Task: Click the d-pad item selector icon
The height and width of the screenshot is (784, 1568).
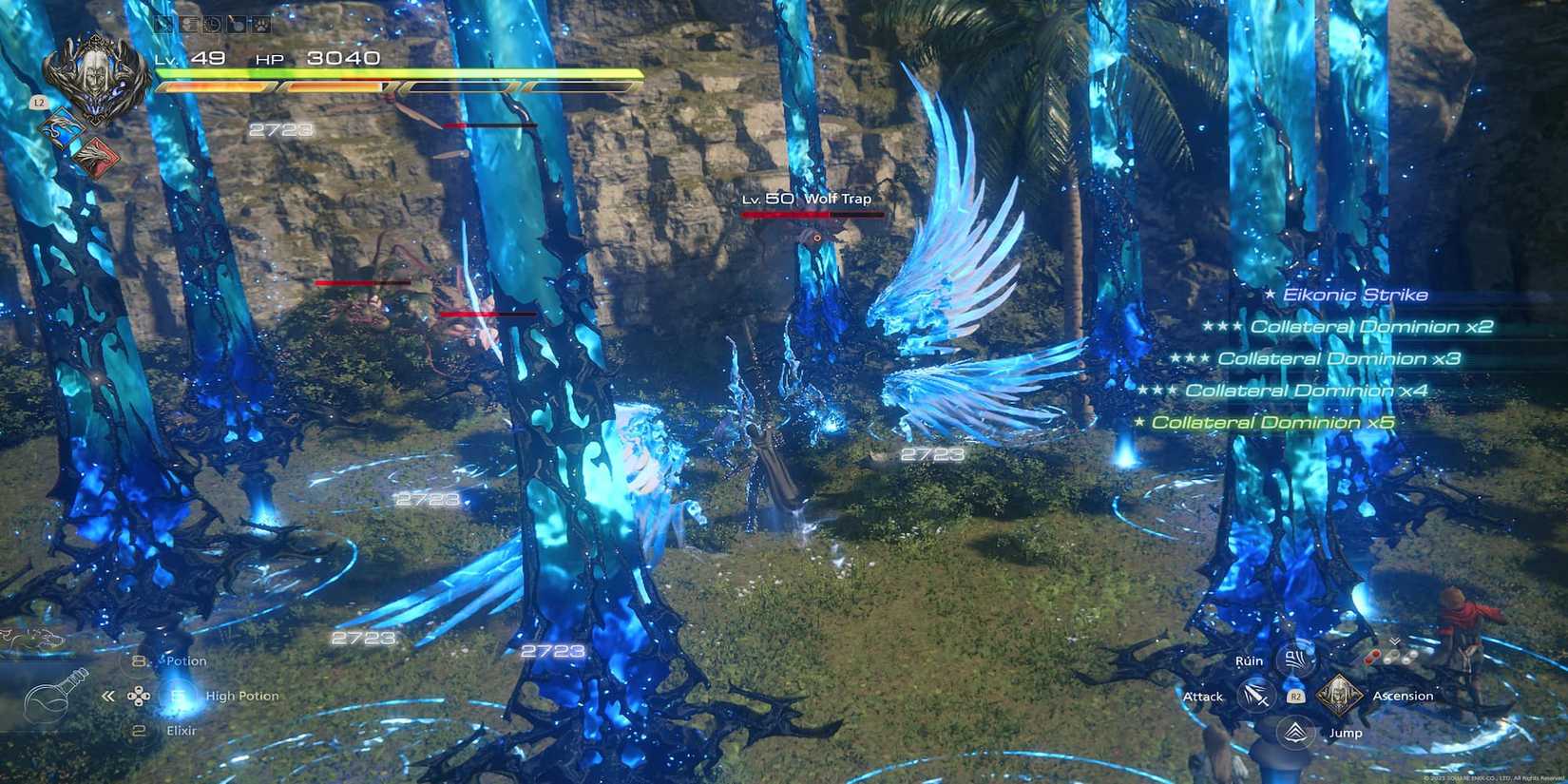Action: click(x=138, y=696)
